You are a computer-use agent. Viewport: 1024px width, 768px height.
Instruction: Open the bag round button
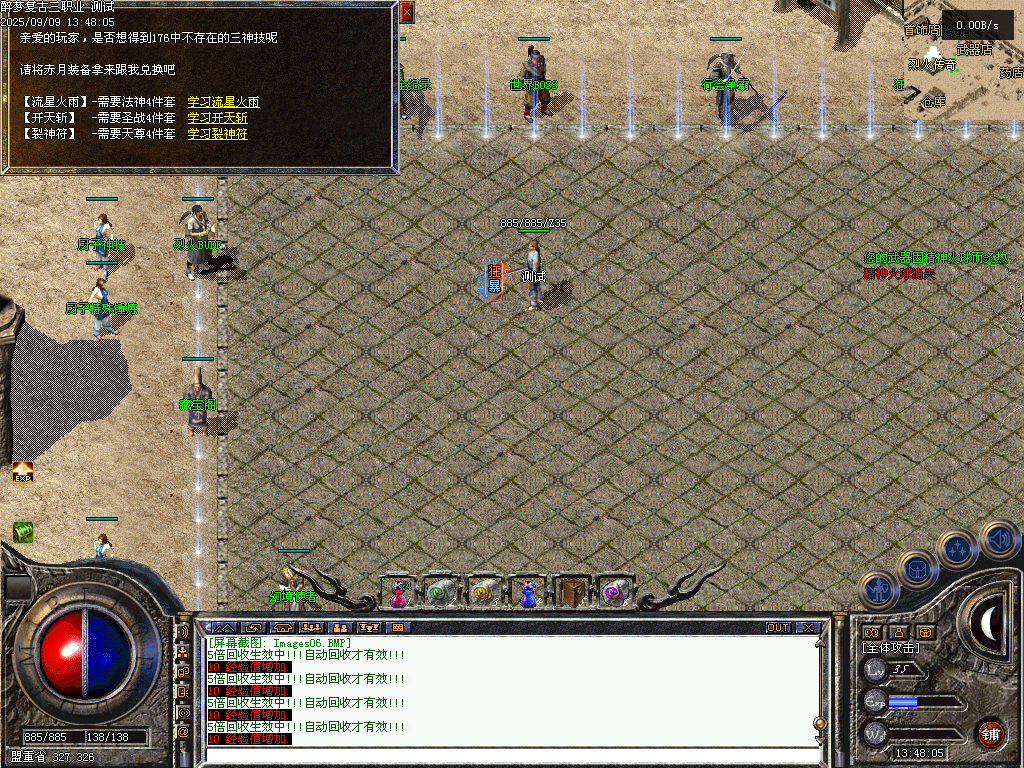[916, 569]
